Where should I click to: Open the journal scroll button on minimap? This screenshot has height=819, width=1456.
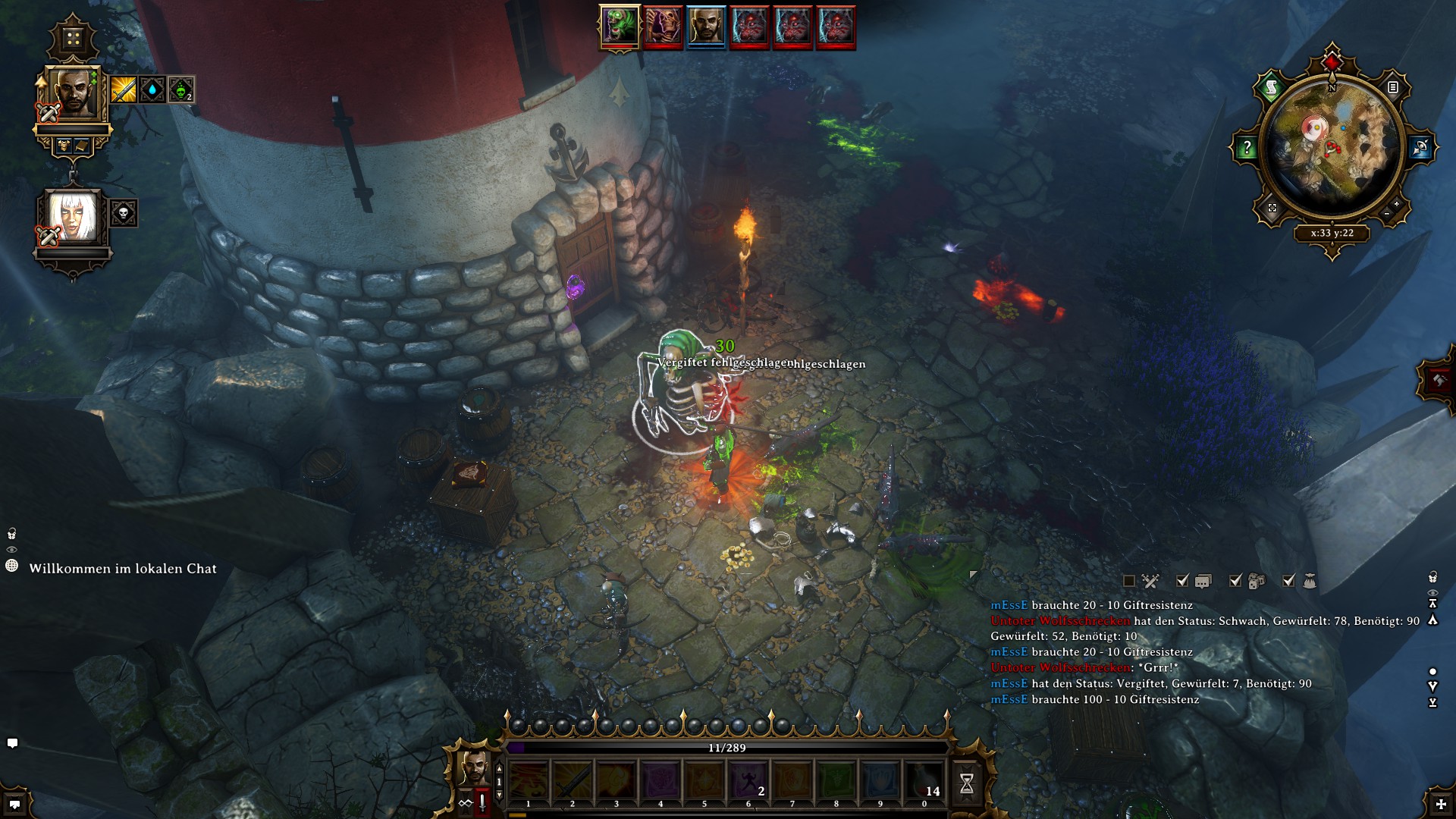pos(1272,88)
